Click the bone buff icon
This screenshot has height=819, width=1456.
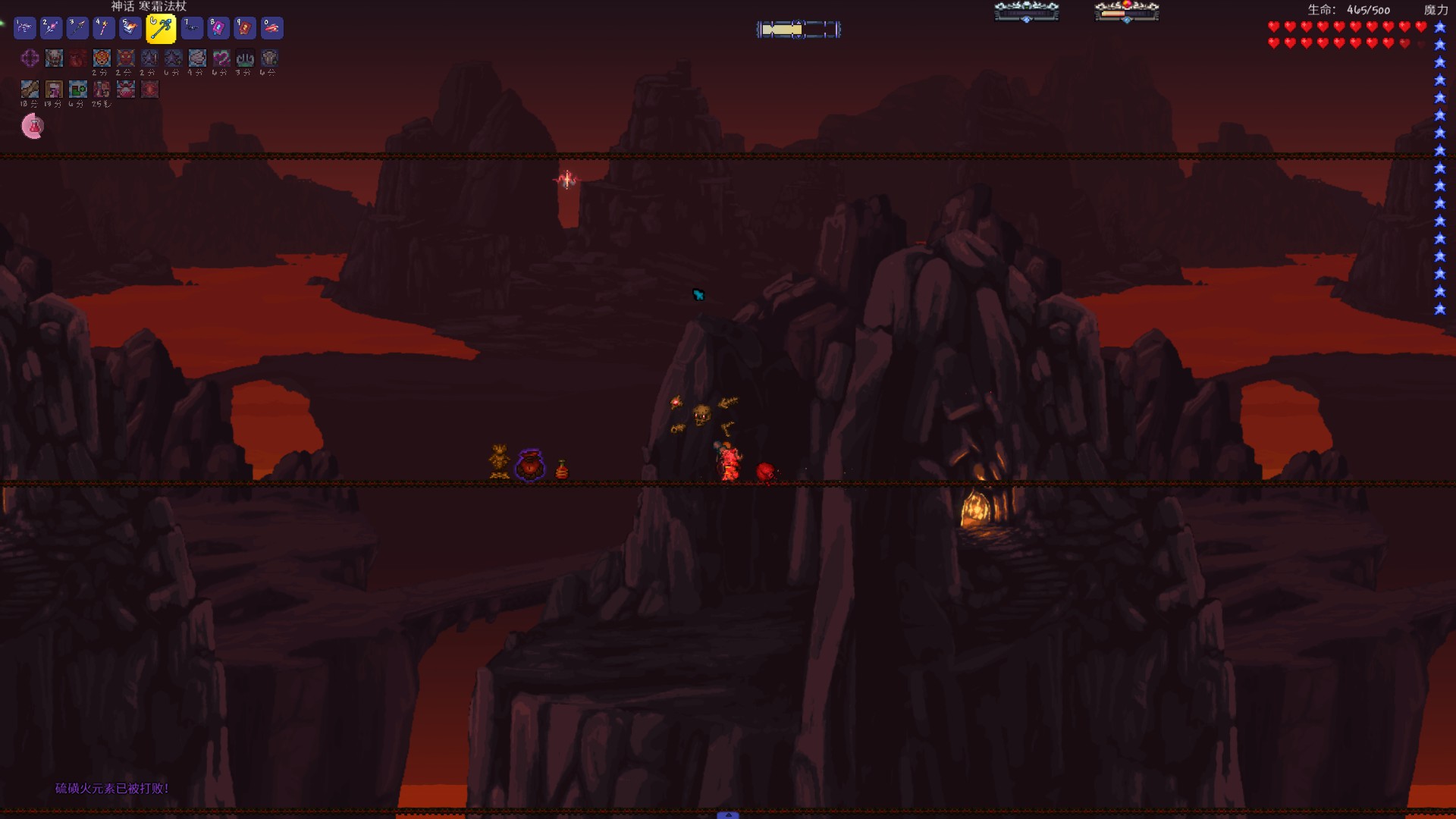(30, 89)
